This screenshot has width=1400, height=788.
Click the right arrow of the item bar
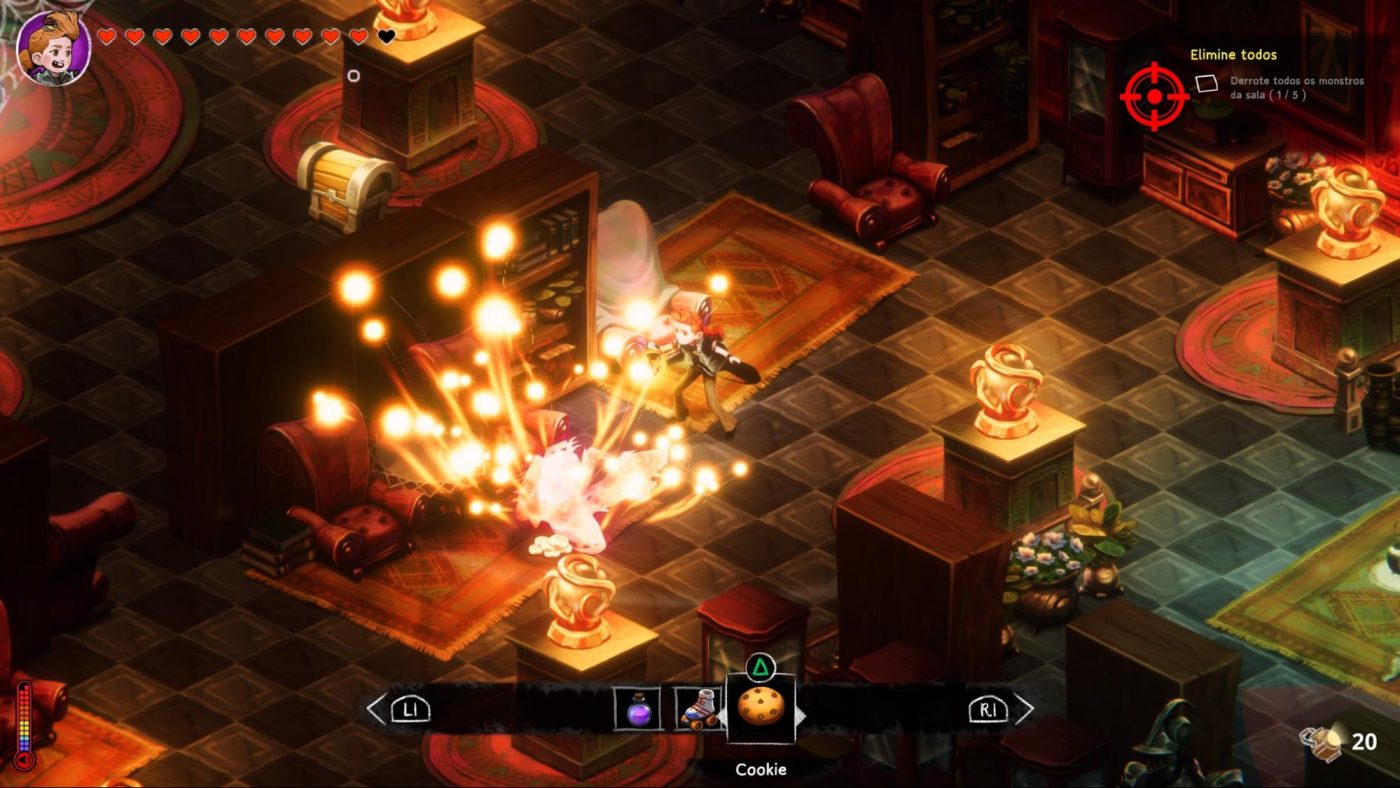pyautogui.click(x=1023, y=709)
